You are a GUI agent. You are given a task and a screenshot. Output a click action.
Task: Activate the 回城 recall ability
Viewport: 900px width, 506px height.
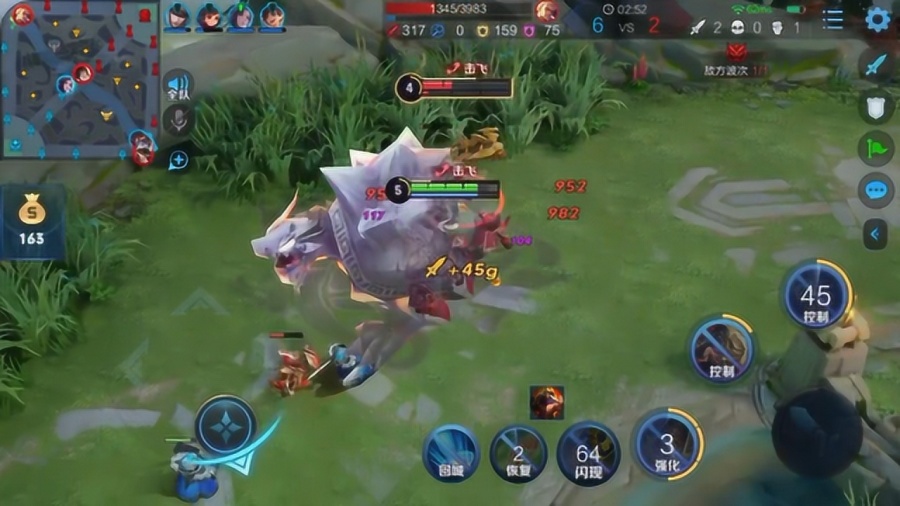point(451,455)
